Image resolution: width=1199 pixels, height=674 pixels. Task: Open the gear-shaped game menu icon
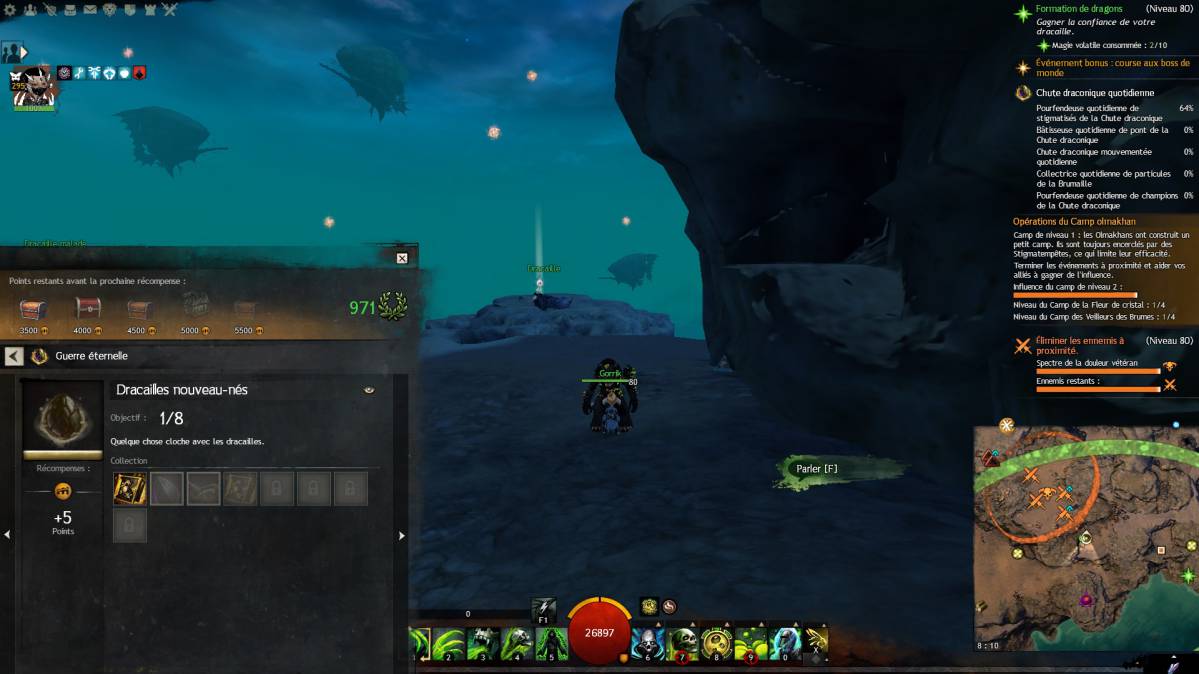[x=9, y=9]
